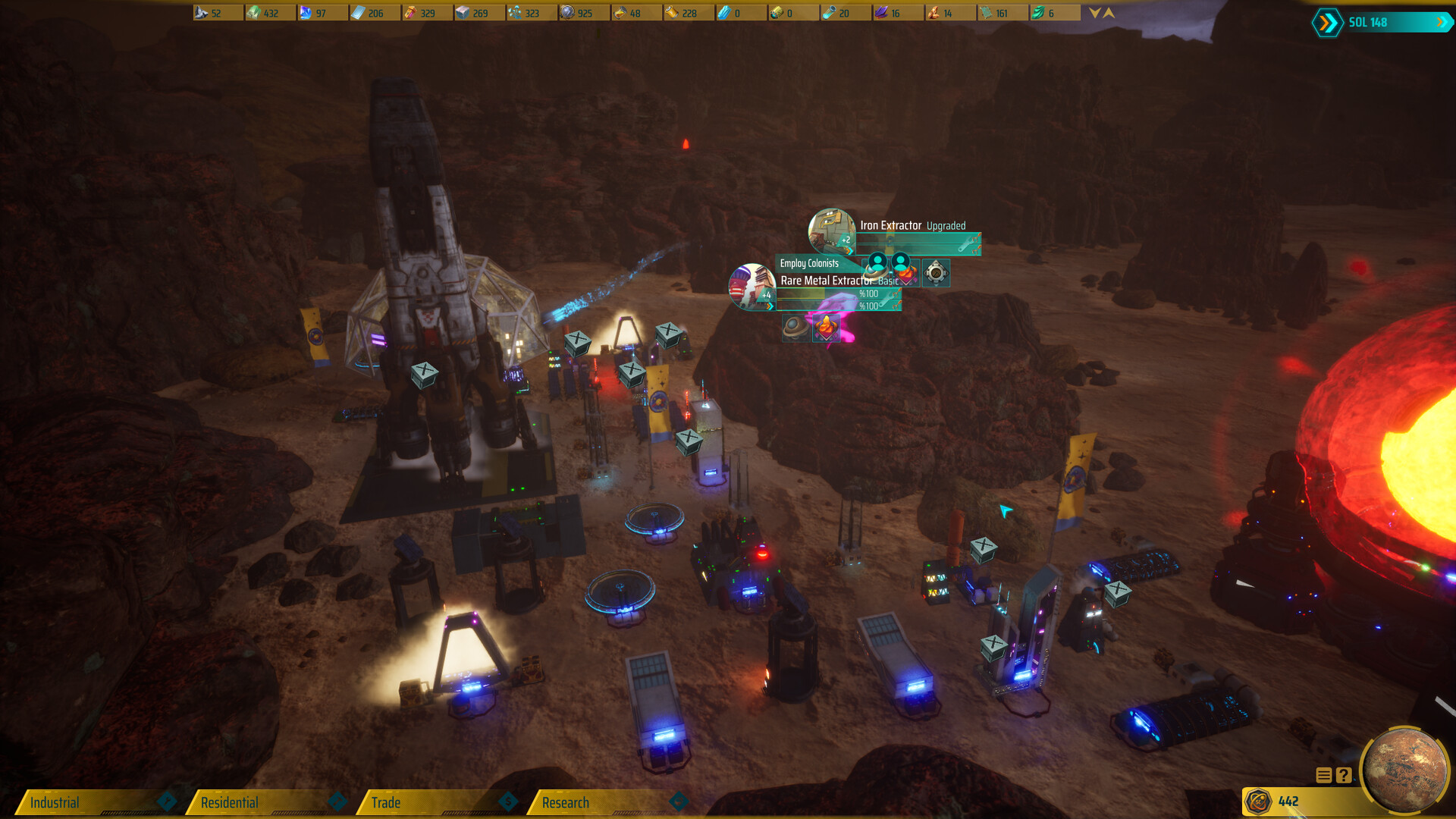This screenshot has width=1456, height=819.
Task: Select the first colonist slot on the Iron Extractor
Action: [877, 263]
